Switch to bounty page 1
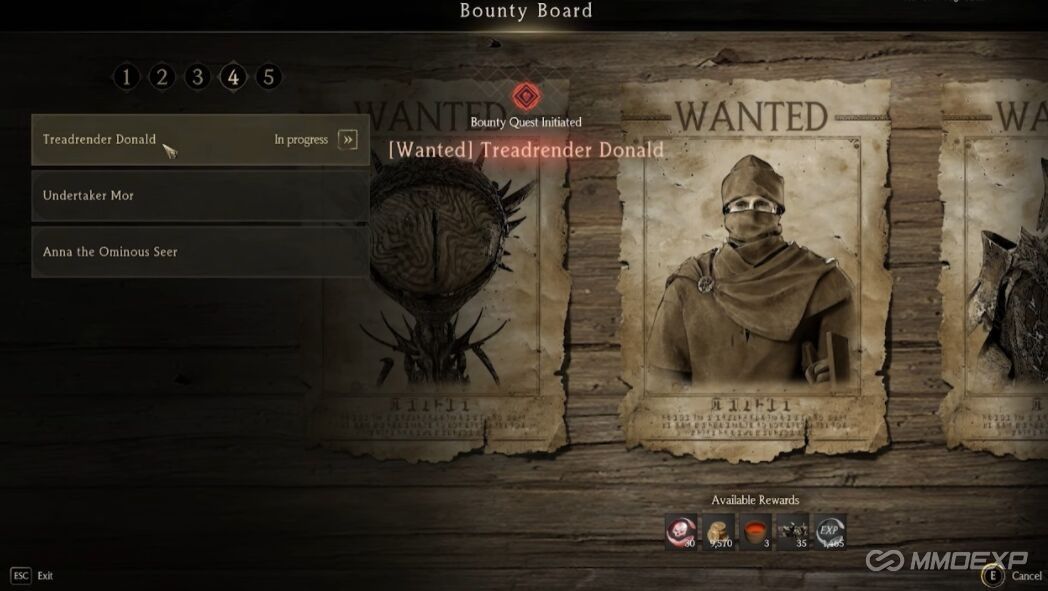Viewport: 1048px width, 591px height. point(126,77)
